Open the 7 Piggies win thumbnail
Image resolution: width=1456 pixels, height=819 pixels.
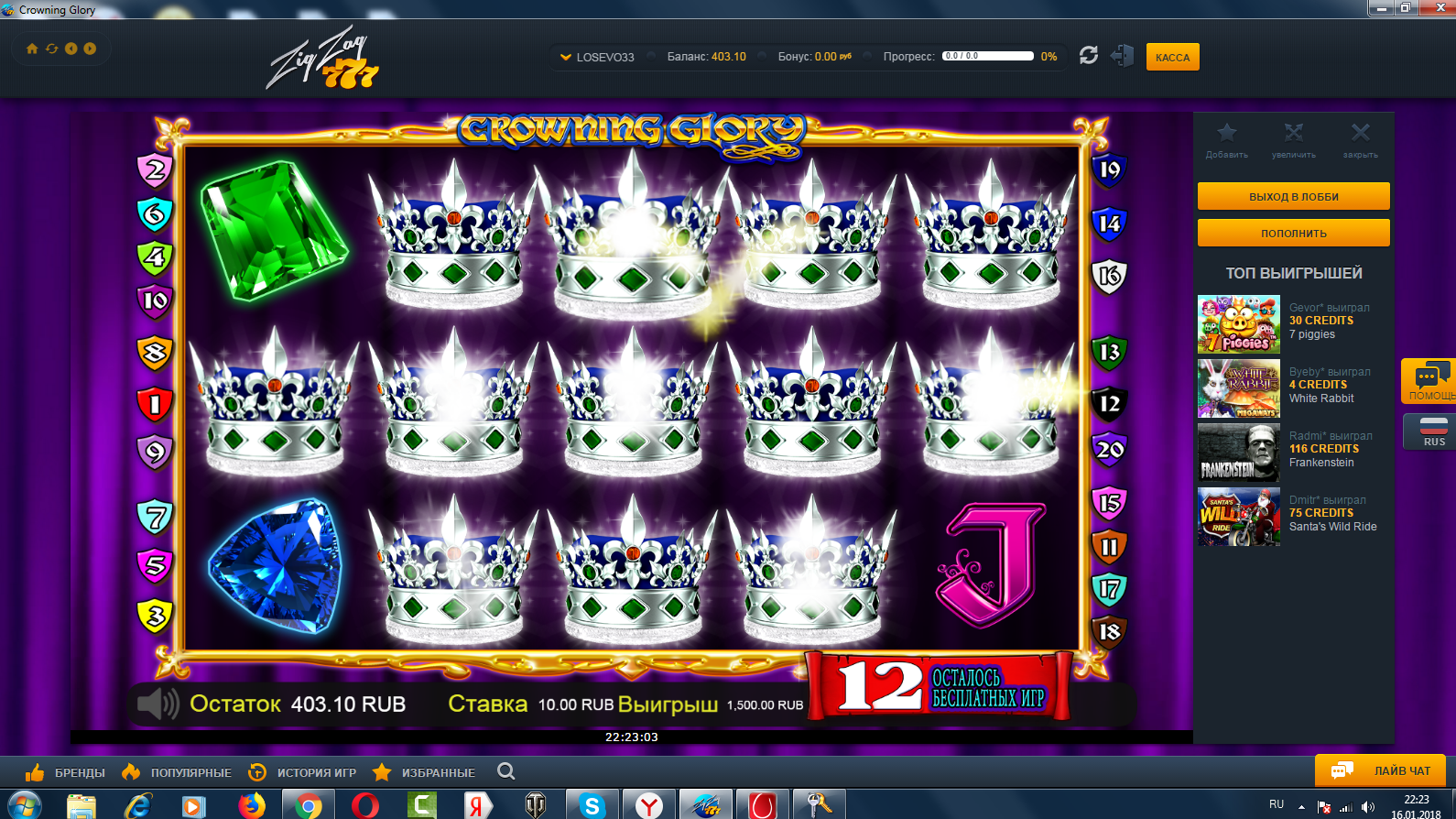pos(1238,324)
